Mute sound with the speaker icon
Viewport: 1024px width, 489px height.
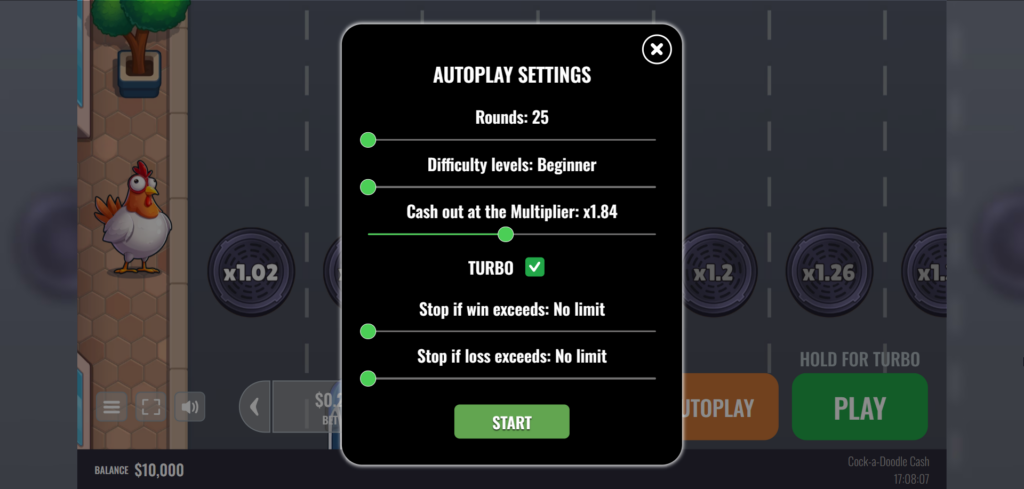[188, 407]
